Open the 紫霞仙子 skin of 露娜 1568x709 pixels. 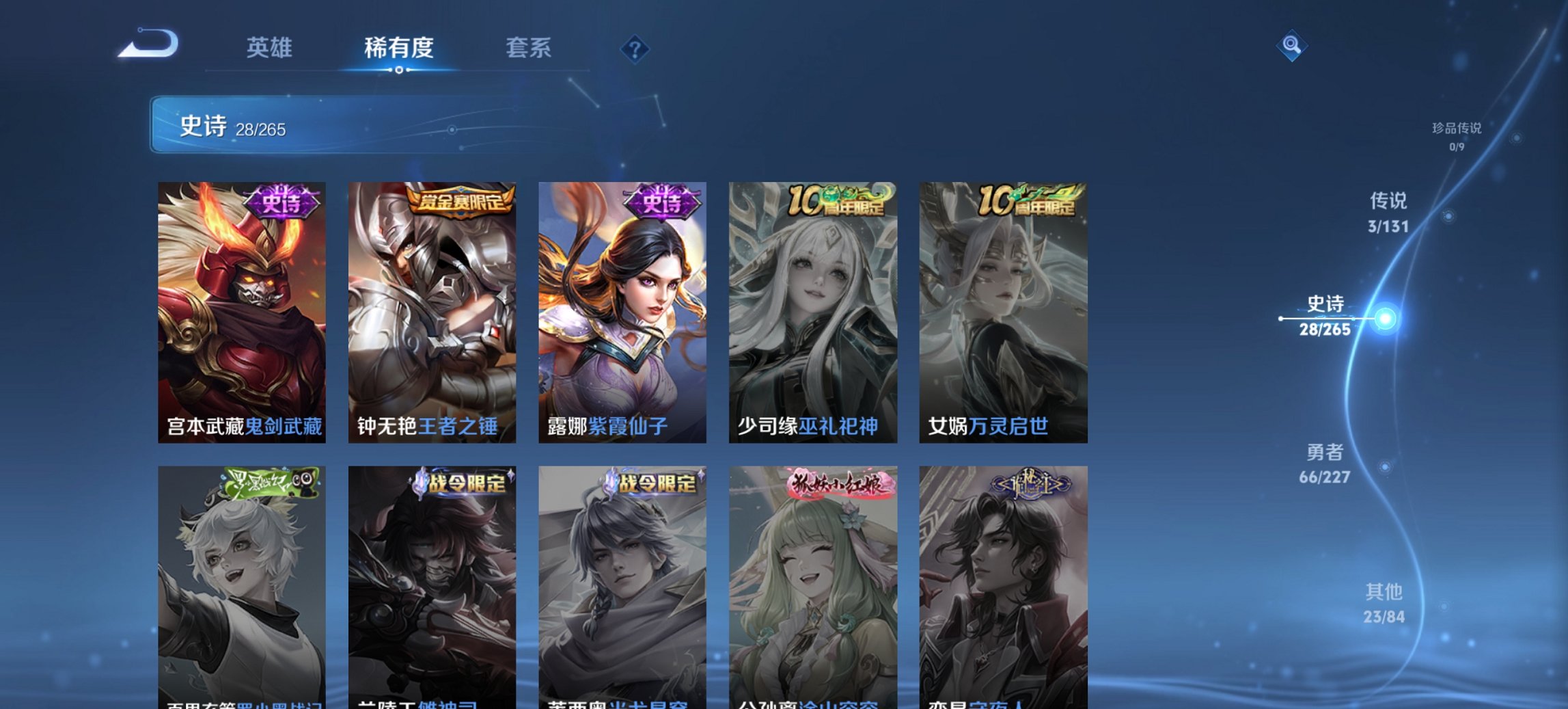click(x=622, y=308)
